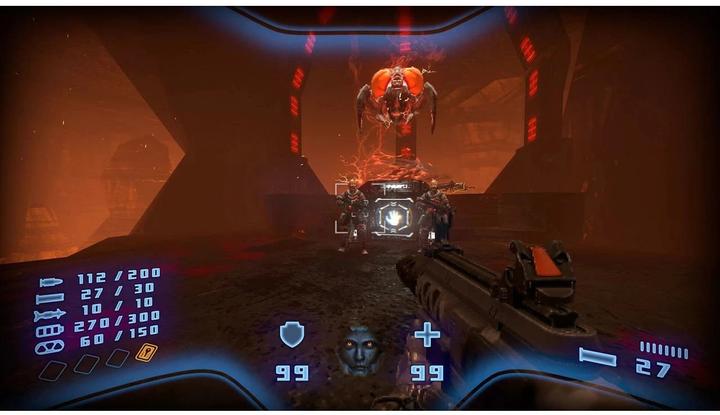Select the bullet ammo icon

click(51, 283)
